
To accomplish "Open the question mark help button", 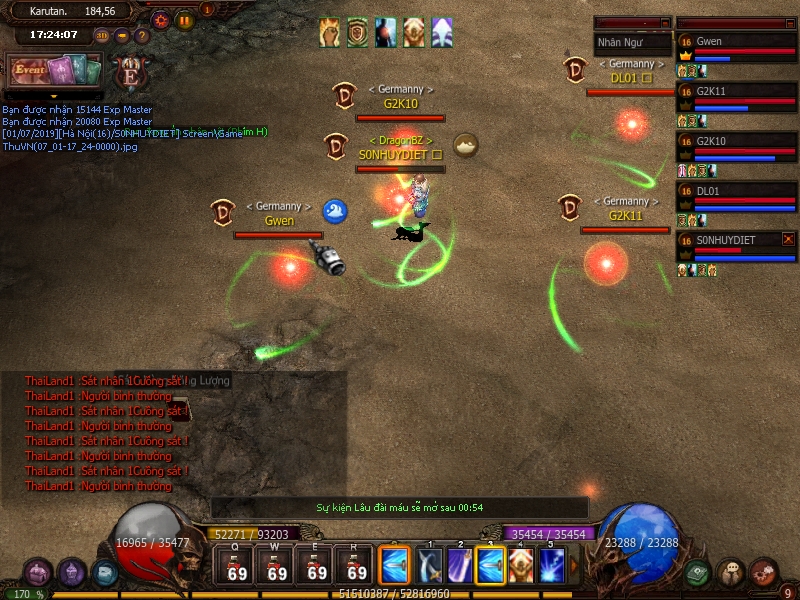I will (x=142, y=36).
